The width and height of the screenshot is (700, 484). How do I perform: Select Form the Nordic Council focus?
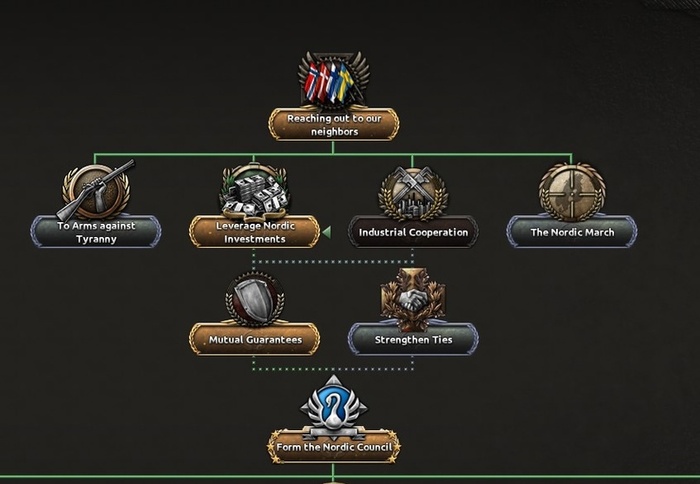click(x=333, y=446)
